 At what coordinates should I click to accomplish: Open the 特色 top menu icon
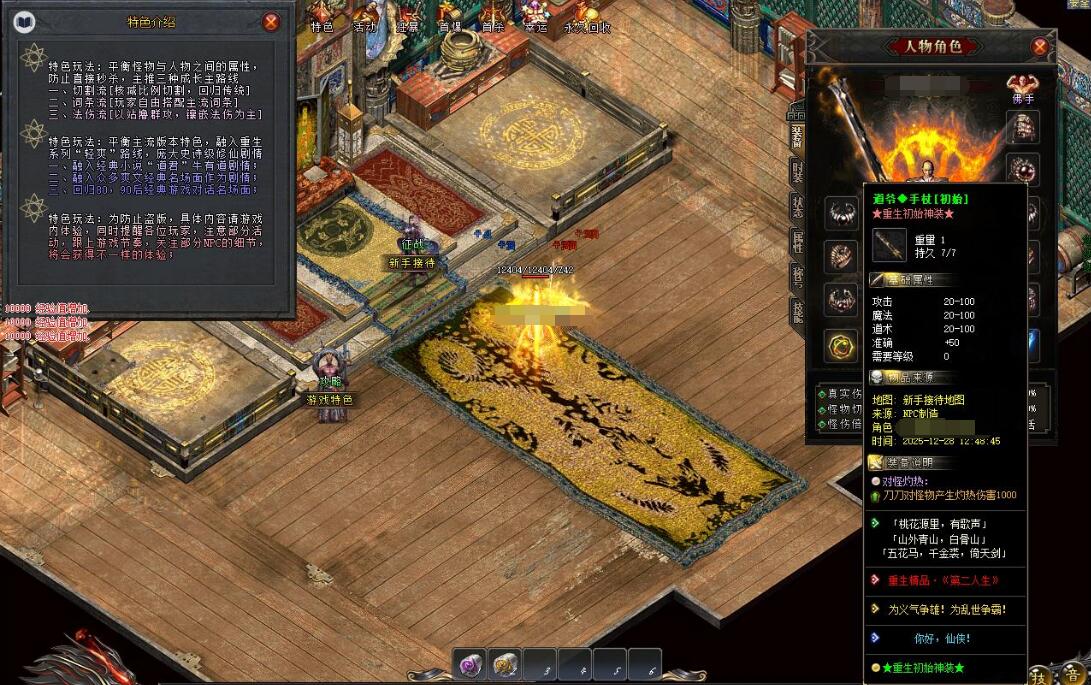pos(321,20)
